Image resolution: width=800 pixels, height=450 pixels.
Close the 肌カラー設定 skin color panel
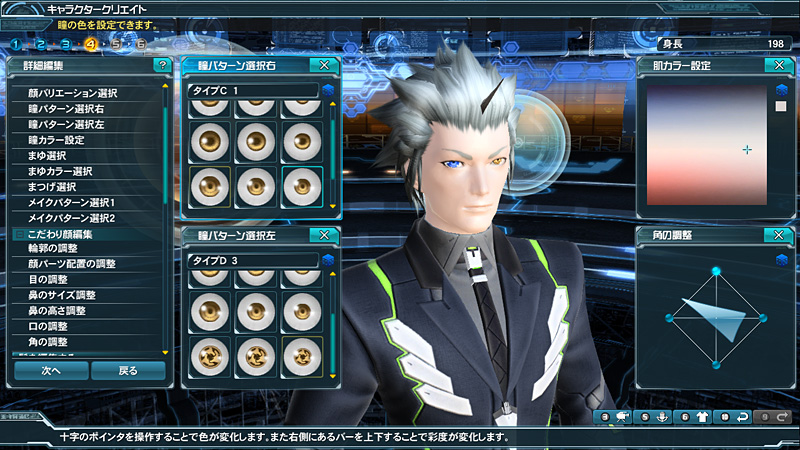tap(773, 65)
